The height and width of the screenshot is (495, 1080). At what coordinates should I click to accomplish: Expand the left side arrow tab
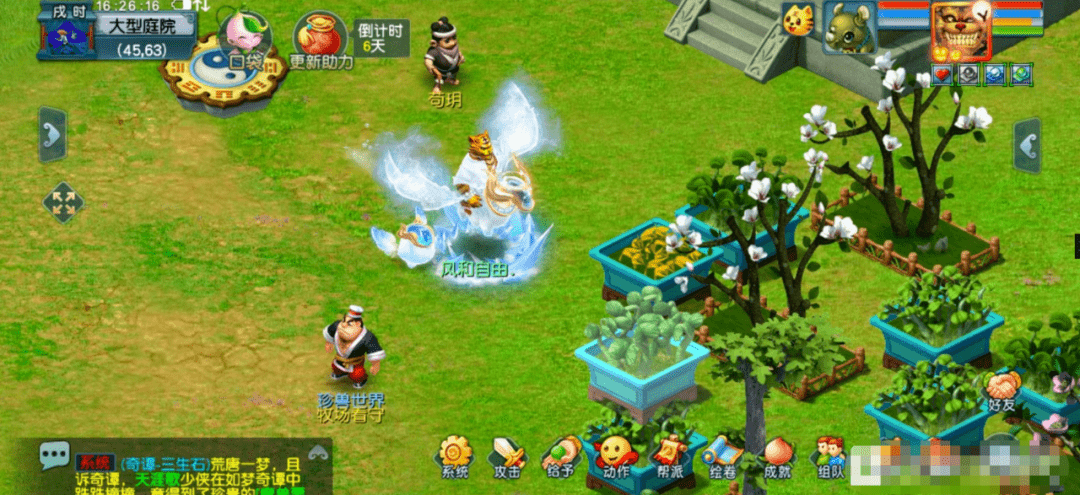click(x=53, y=134)
